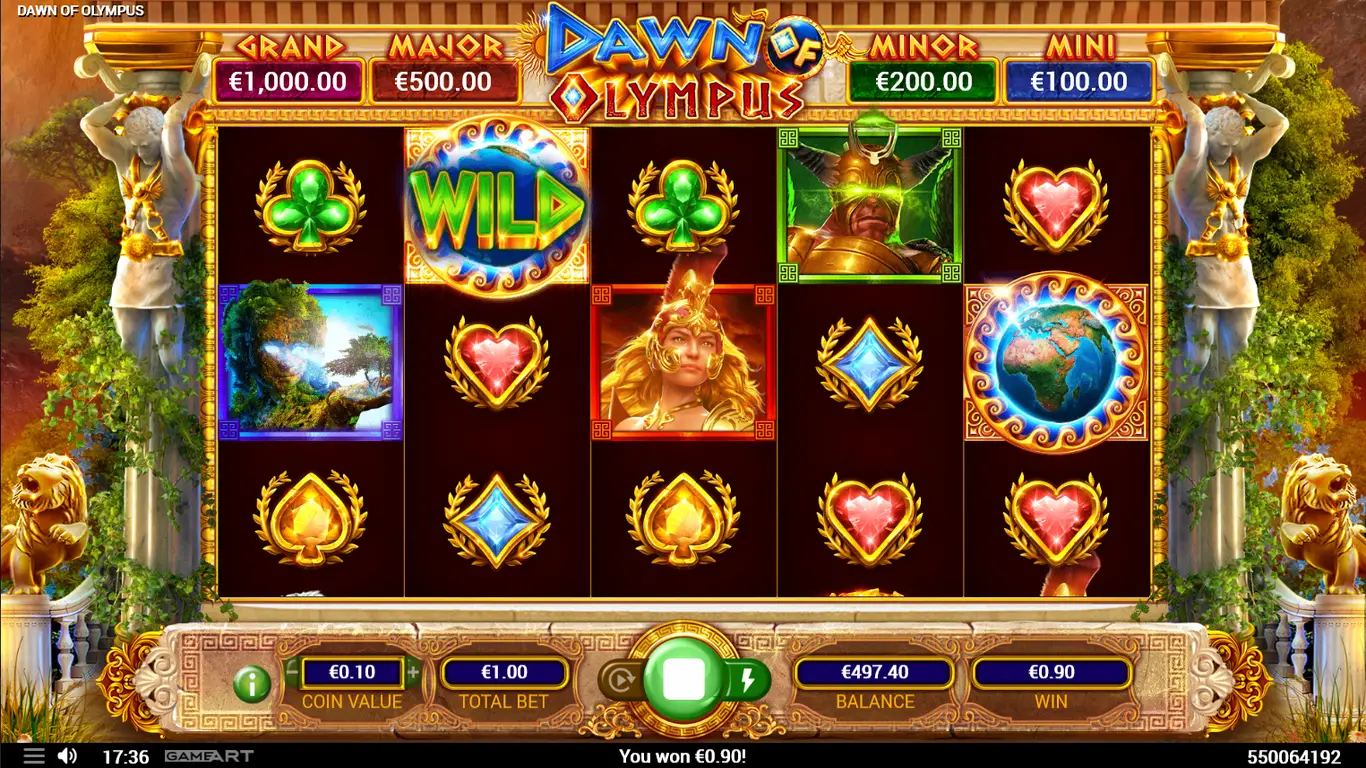This screenshot has width=1366, height=768.
Task: Stop the spin with the green center button
Action: 684,680
